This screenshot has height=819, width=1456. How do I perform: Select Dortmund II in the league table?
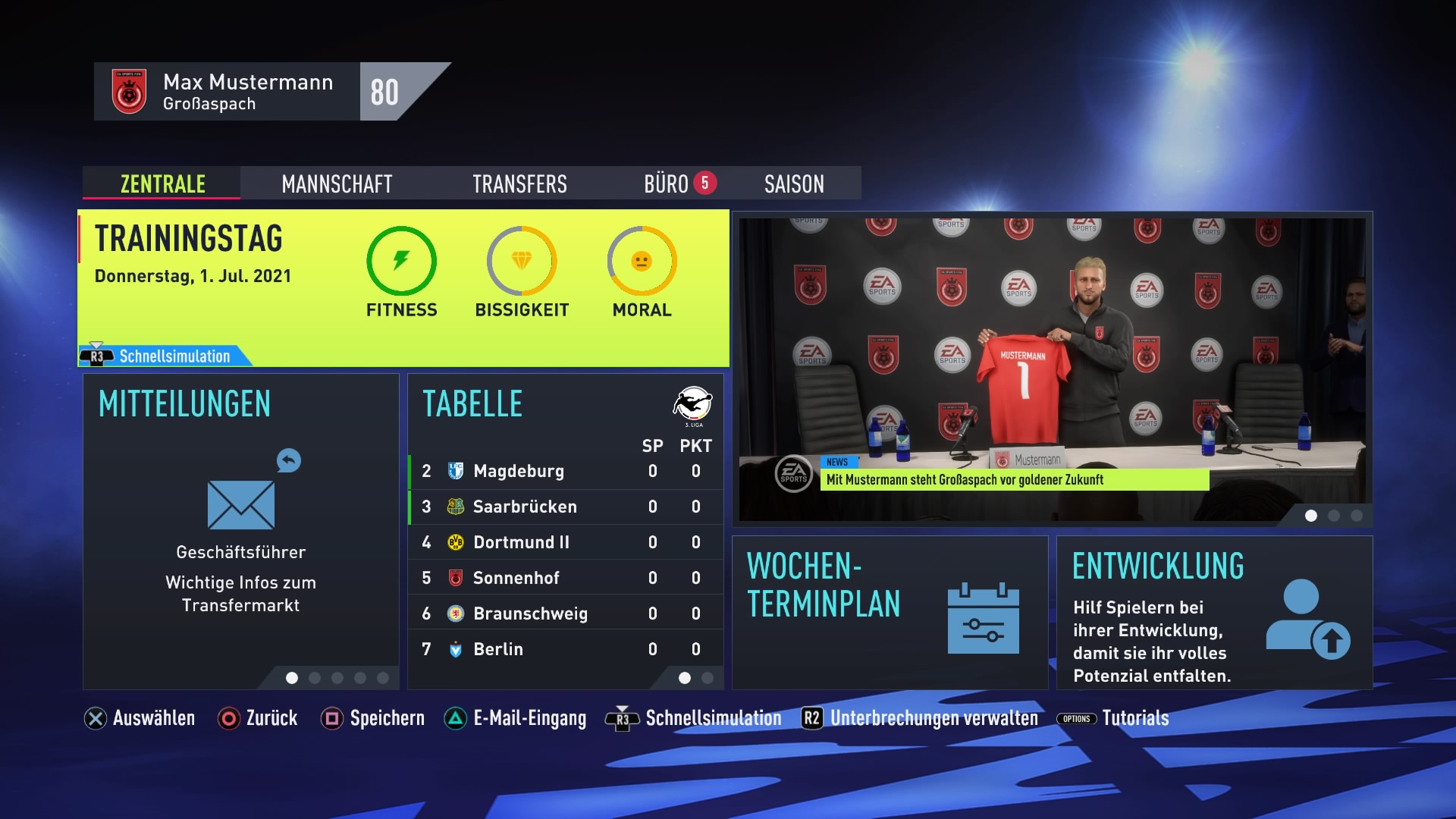(565, 542)
